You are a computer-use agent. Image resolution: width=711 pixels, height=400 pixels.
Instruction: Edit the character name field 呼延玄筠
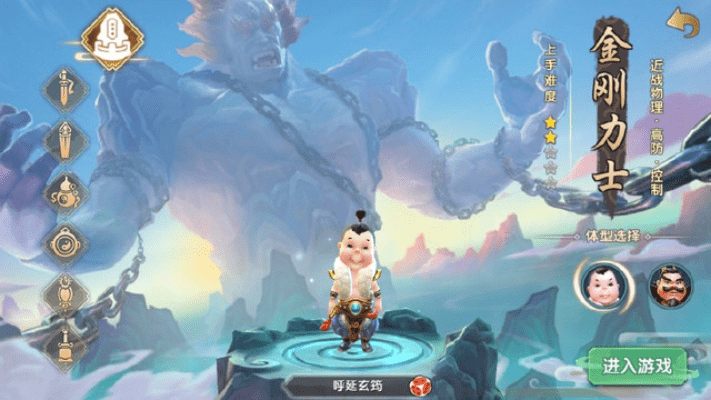pyautogui.click(x=344, y=386)
